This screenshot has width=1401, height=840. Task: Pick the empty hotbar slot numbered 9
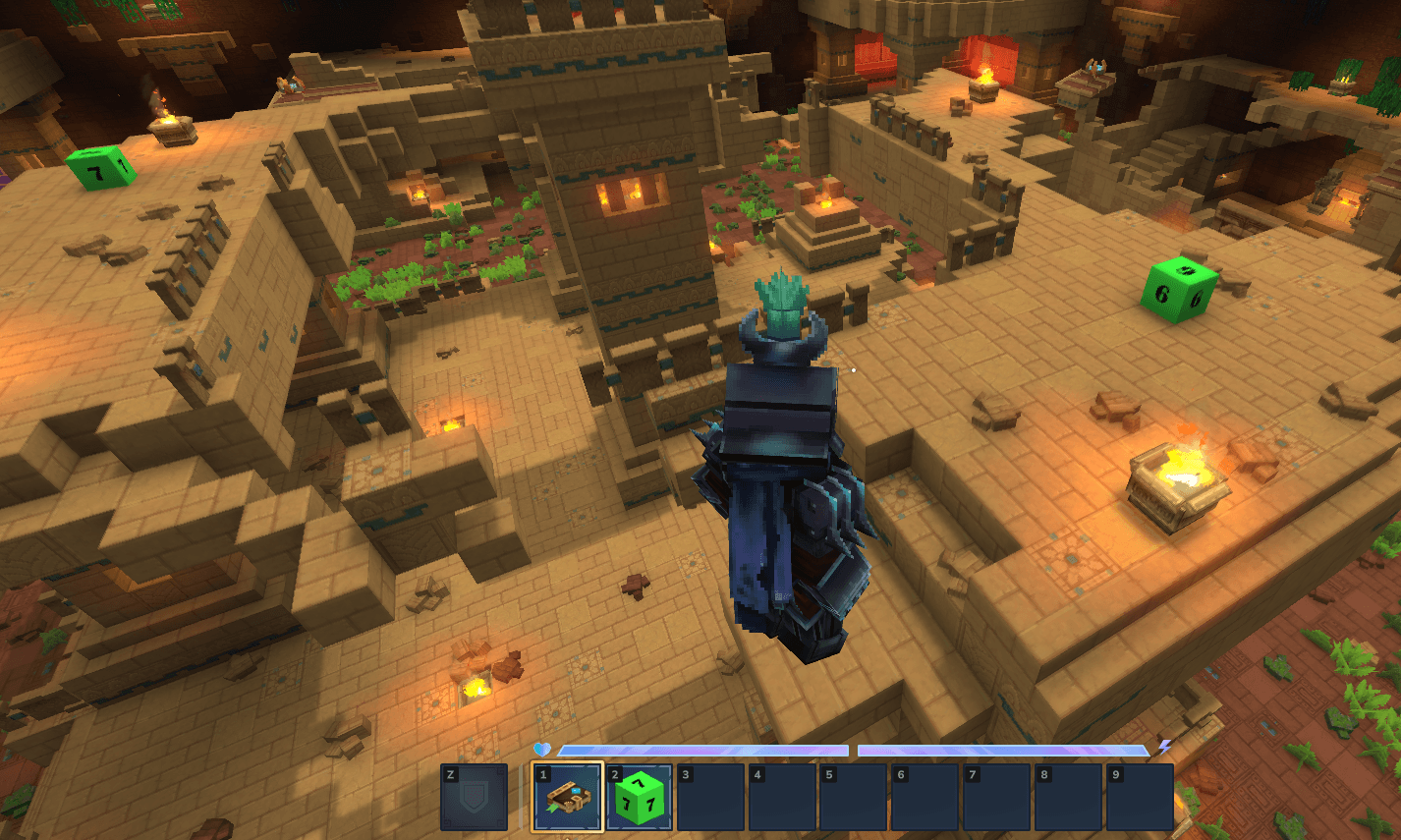(1141, 798)
